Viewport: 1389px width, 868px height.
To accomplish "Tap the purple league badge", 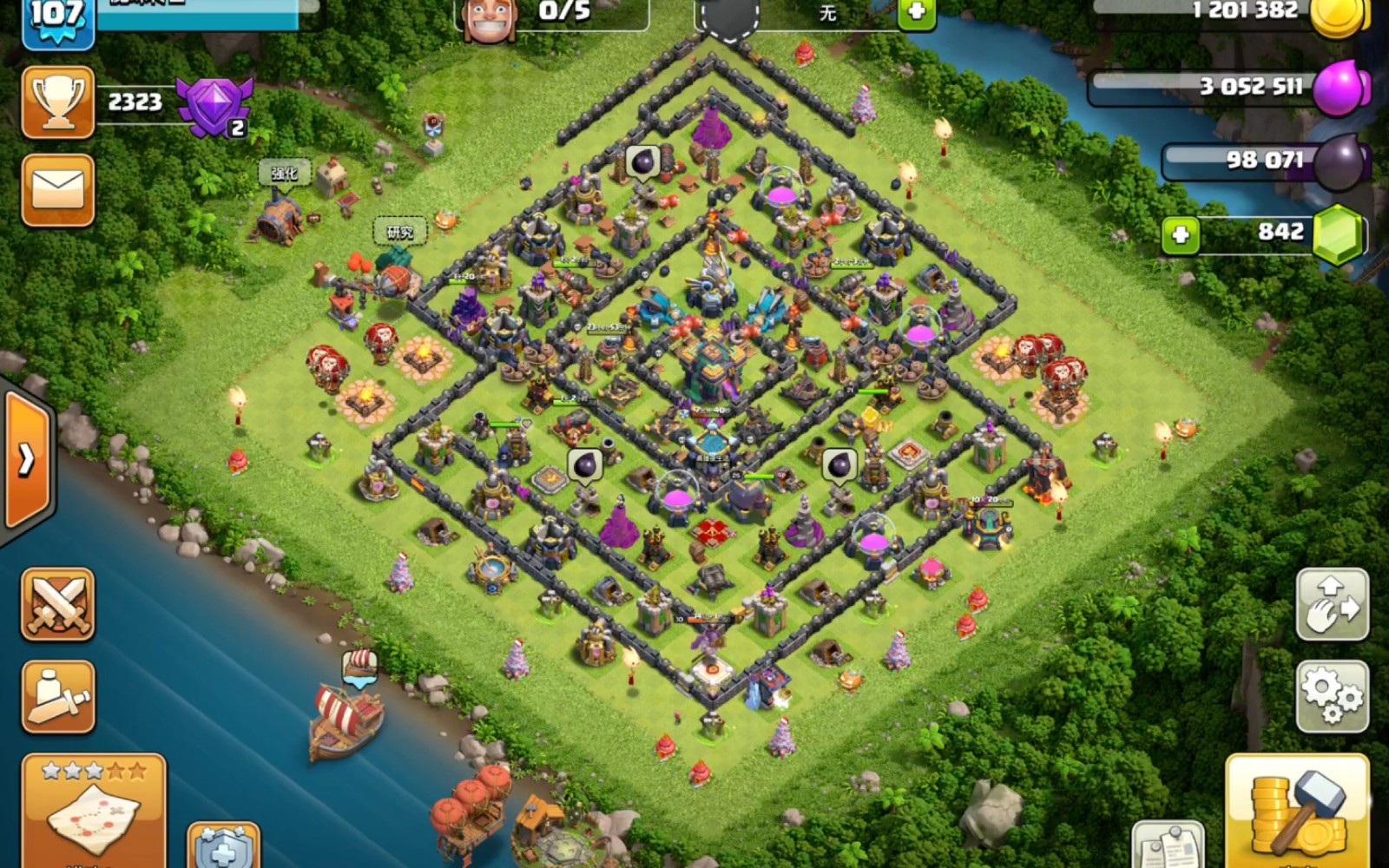I will [214, 106].
